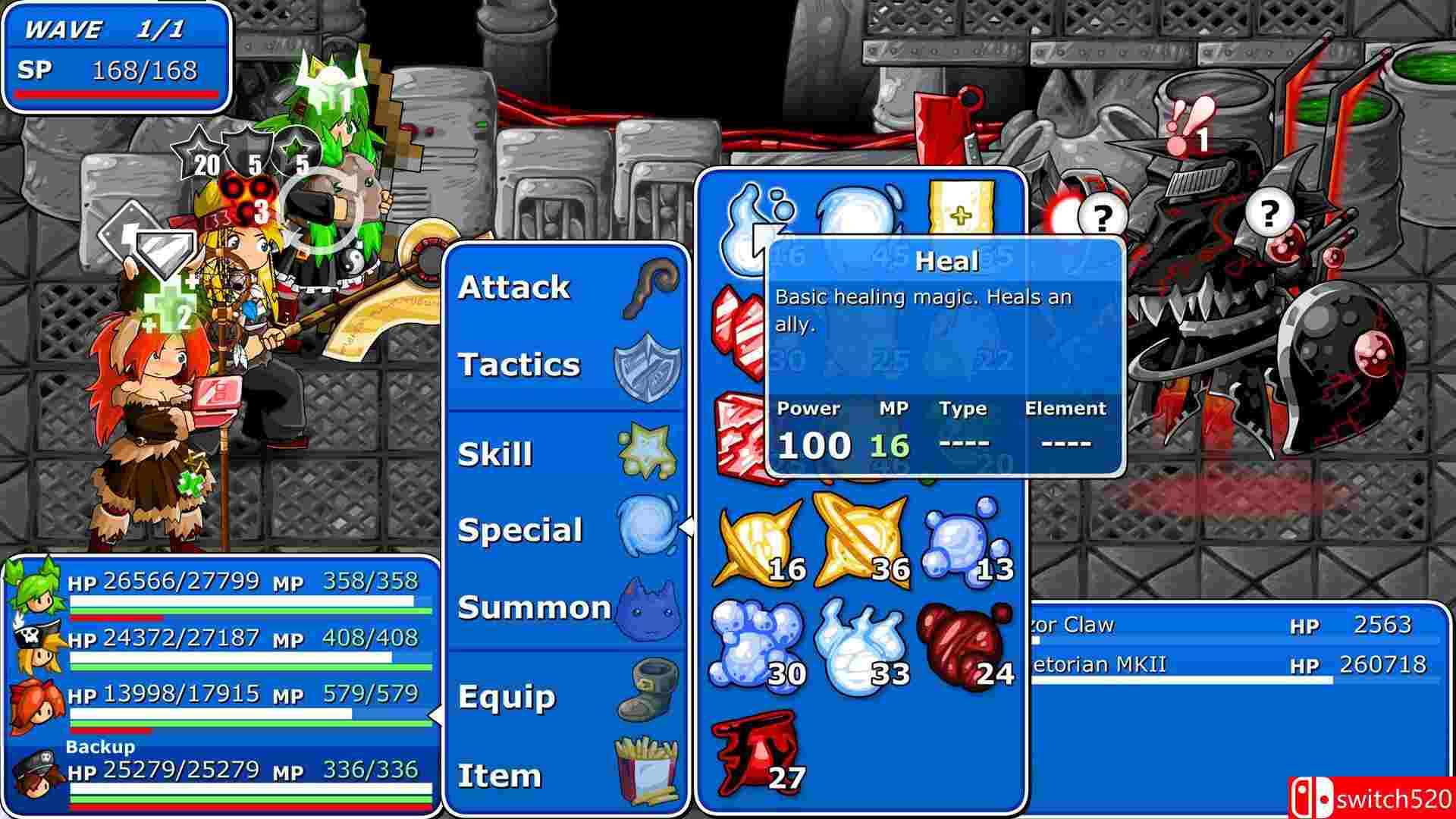Choose the Attack command
This screenshot has width=1456, height=819.
pos(565,288)
